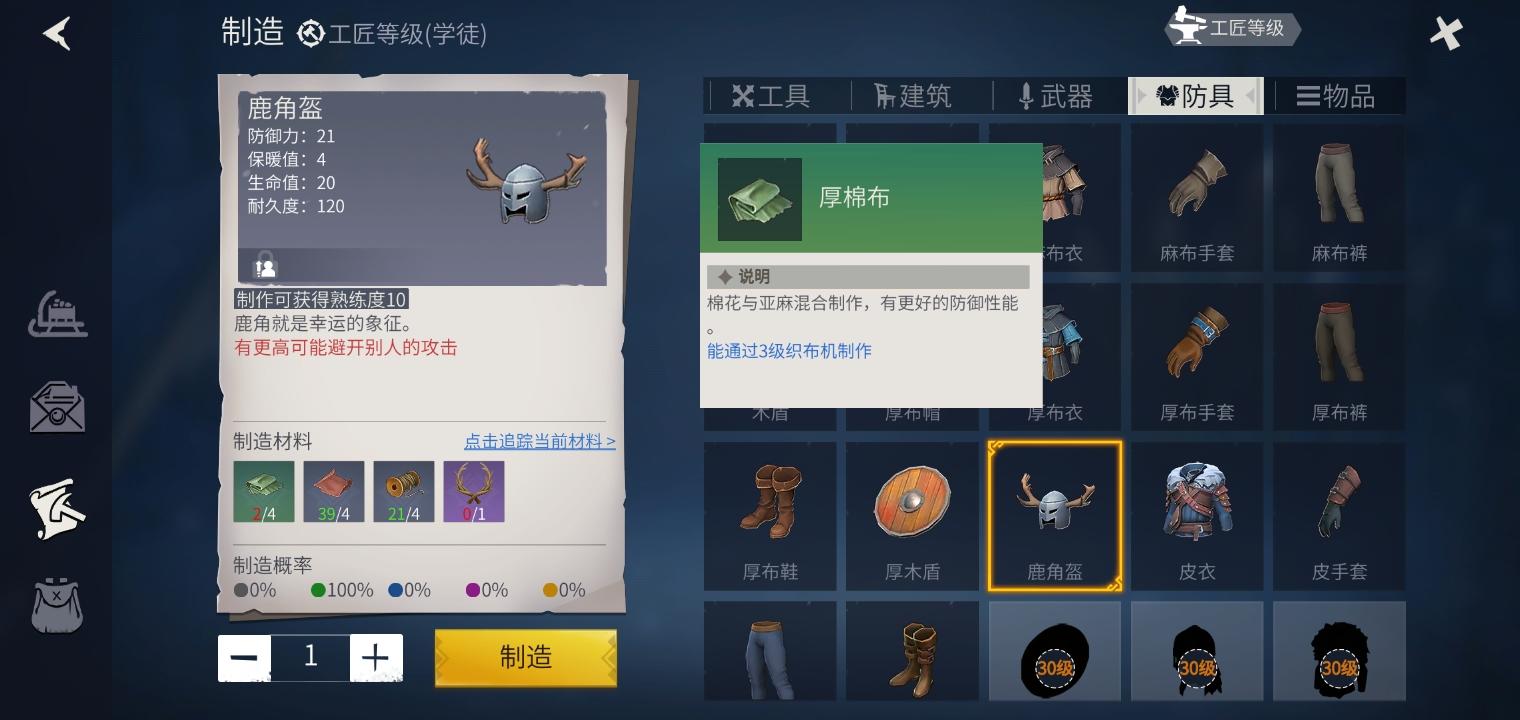Switch to the 武器 weapons tab

(1054, 95)
